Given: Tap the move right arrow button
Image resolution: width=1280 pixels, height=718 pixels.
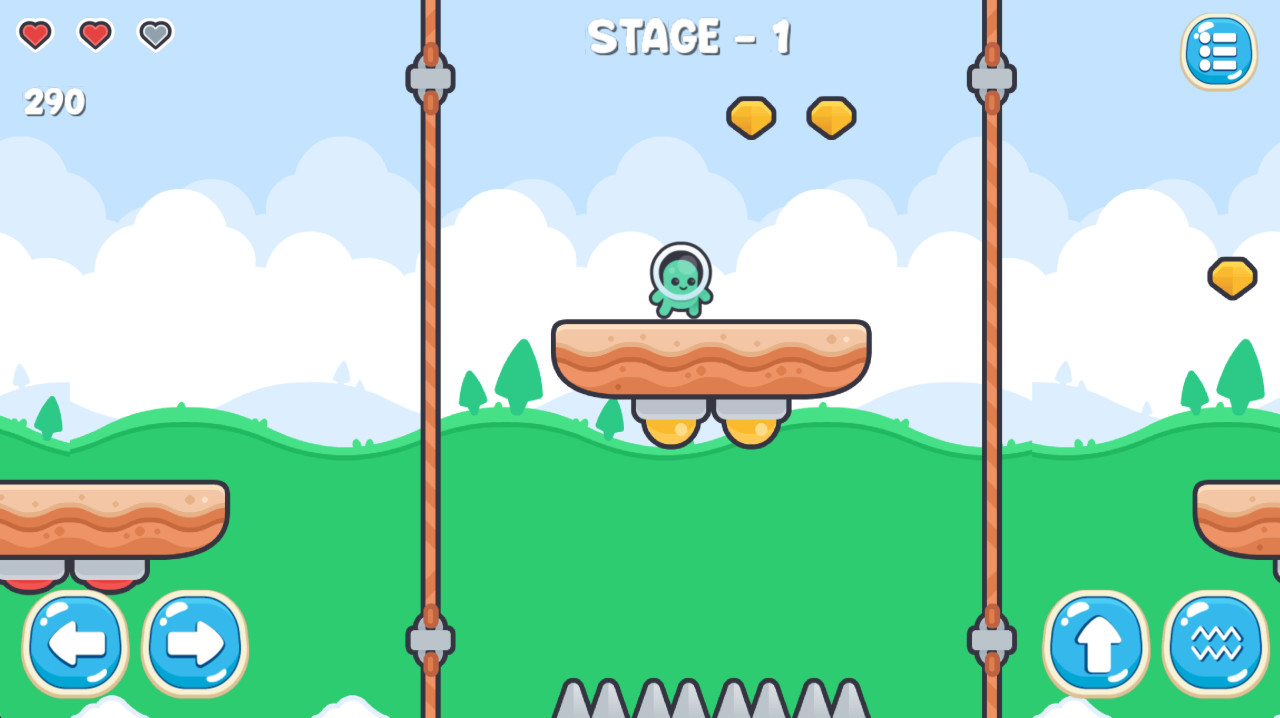Looking at the screenshot, I should [x=195, y=643].
